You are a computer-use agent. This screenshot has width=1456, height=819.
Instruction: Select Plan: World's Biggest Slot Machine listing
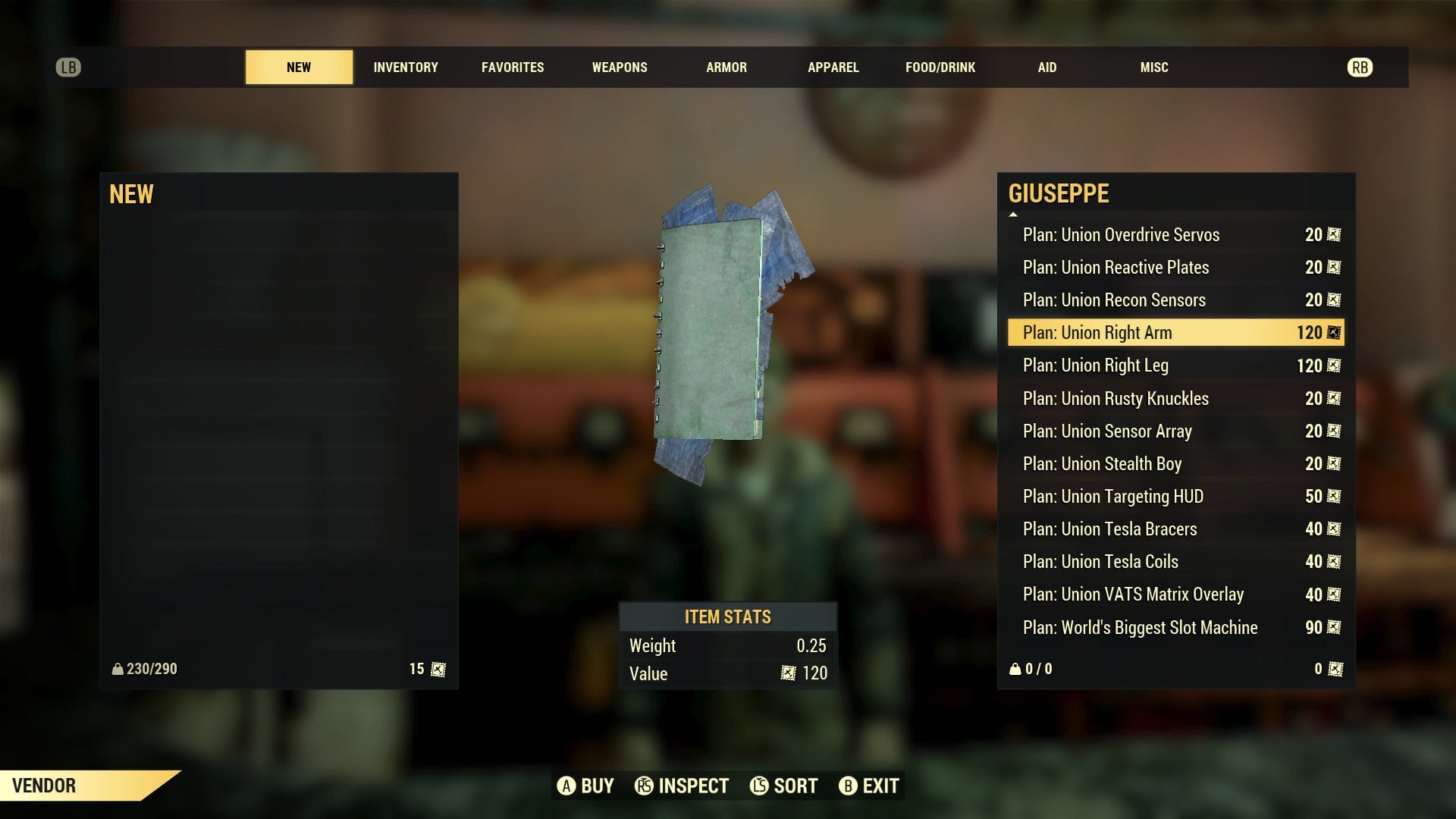pos(1140,627)
